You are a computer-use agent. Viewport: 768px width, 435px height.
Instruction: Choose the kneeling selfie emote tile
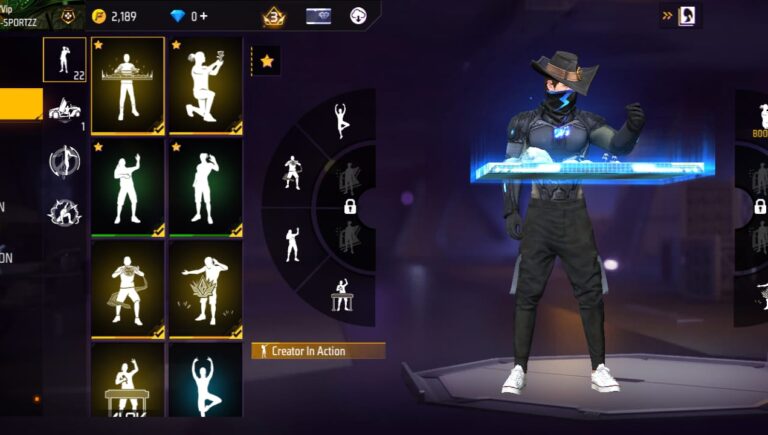click(x=205, y=85)
